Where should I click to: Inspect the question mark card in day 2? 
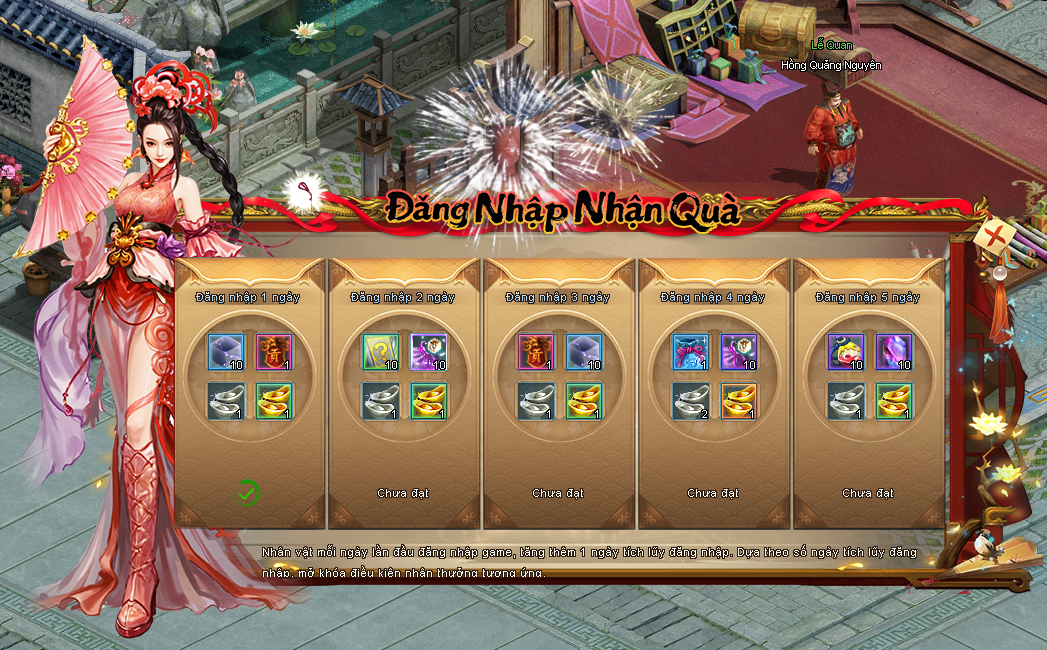(380, 351)
